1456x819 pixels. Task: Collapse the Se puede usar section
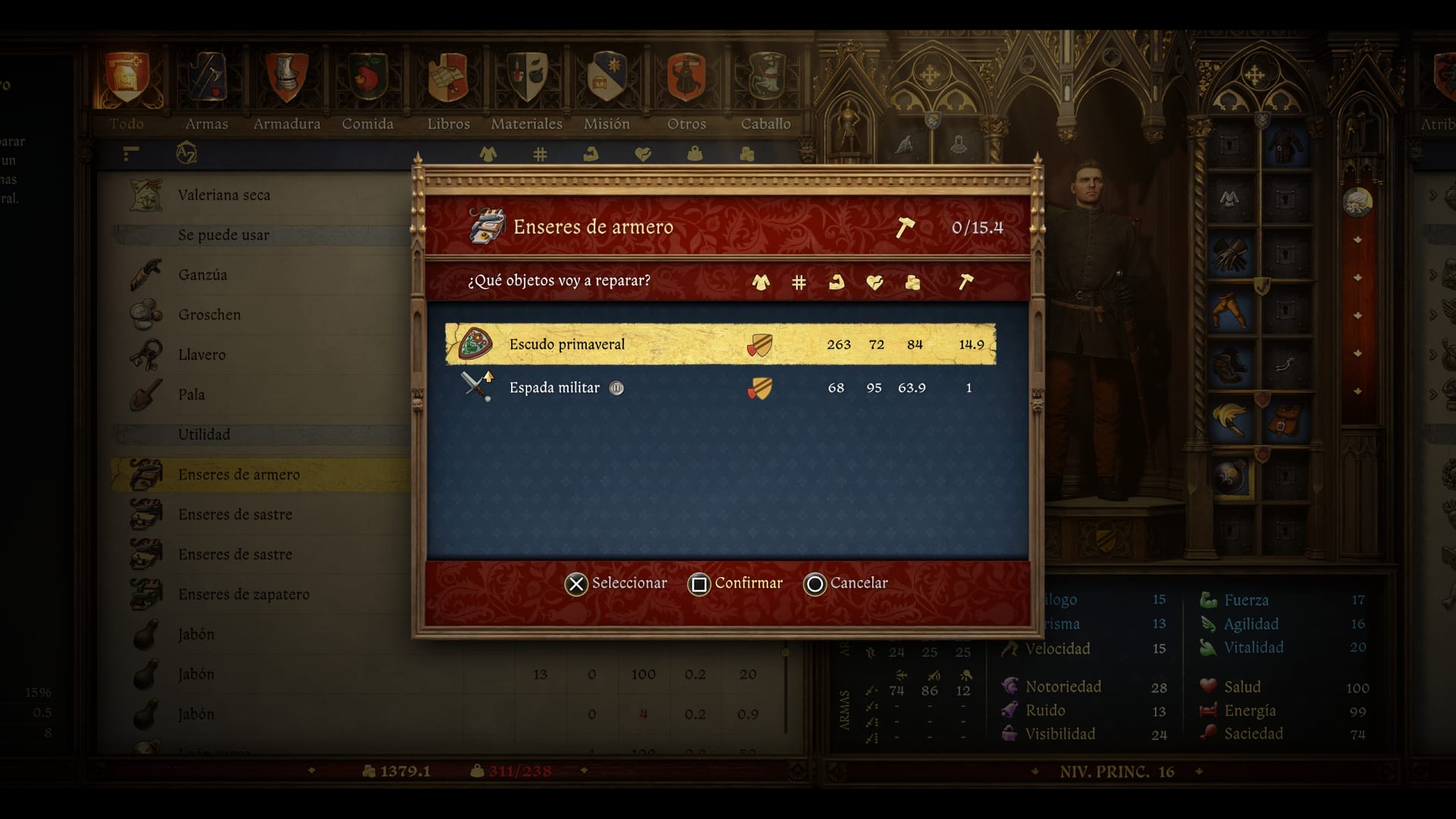click(x=224, y=235)
